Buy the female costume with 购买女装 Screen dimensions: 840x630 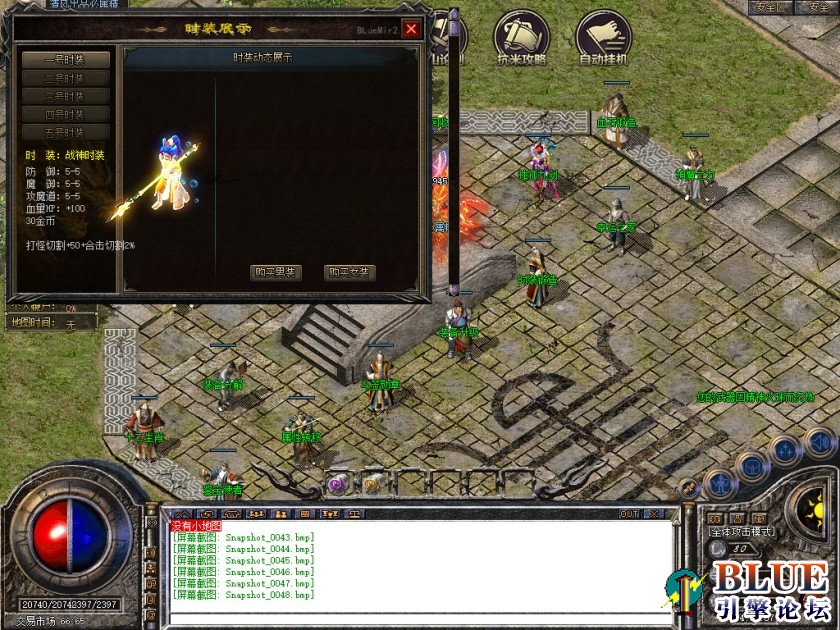point(350,272)
